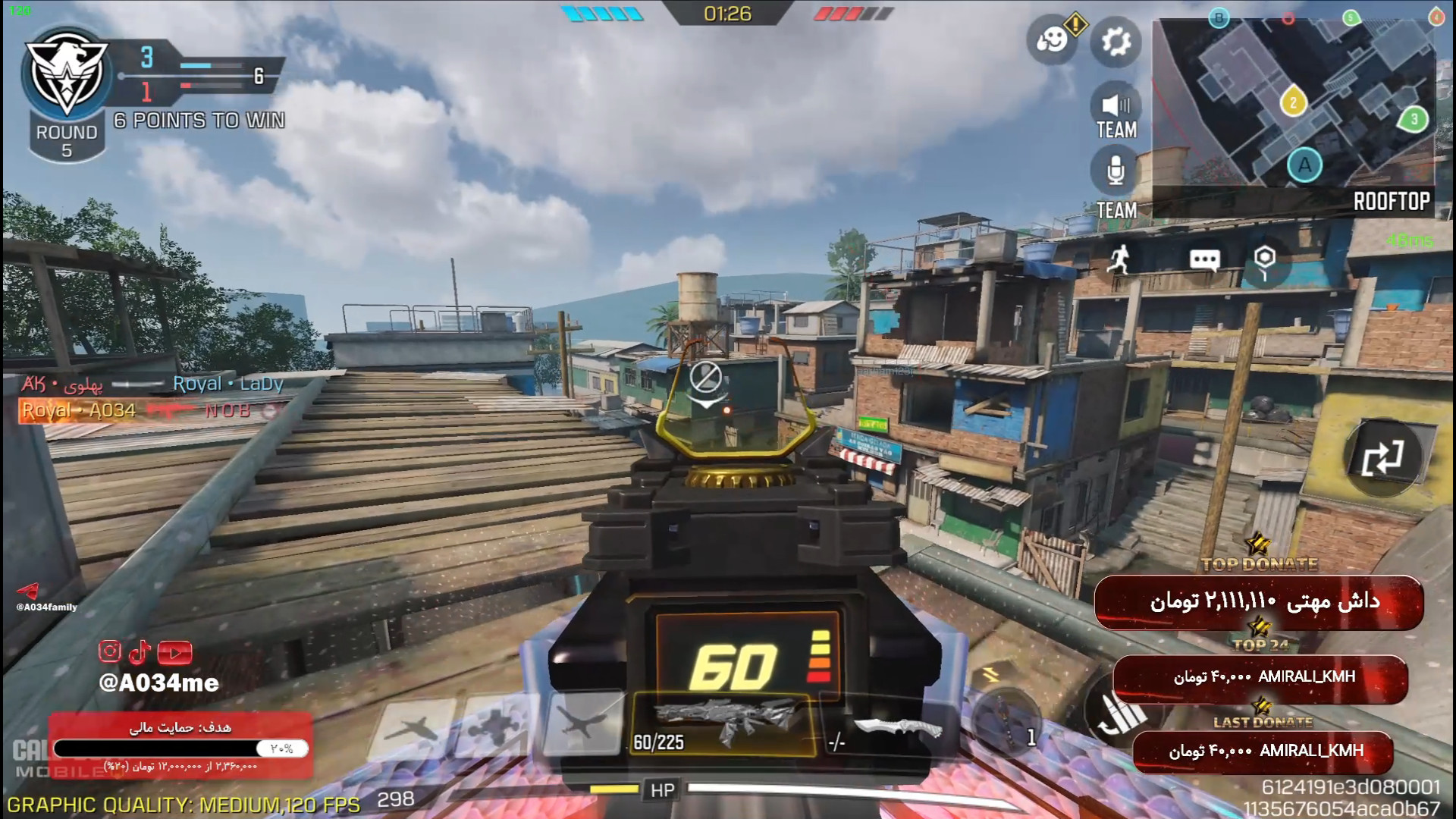The image size is (1456, 819).
Task: Tap the location ping marker icon
Action: coord(1264,260)
